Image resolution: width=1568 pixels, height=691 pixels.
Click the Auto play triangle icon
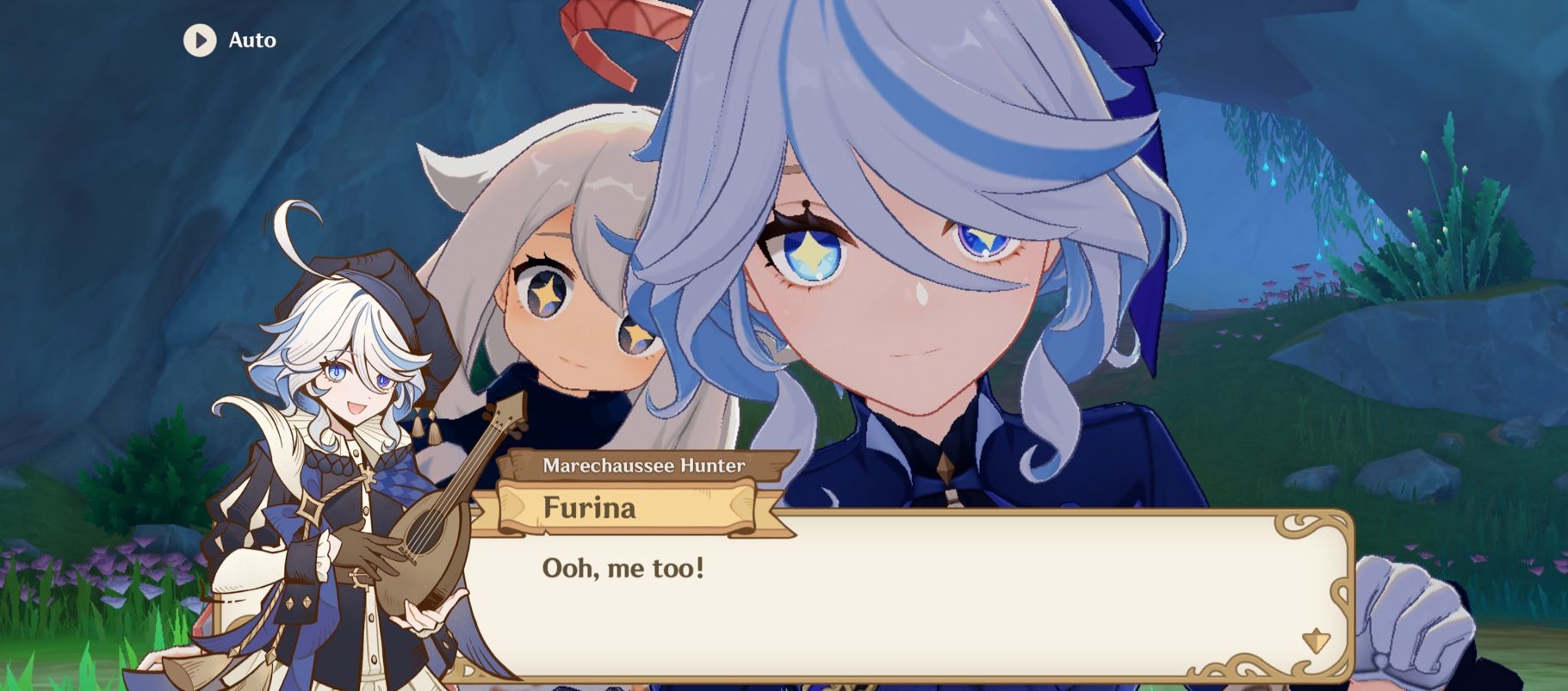pos(201,40)
